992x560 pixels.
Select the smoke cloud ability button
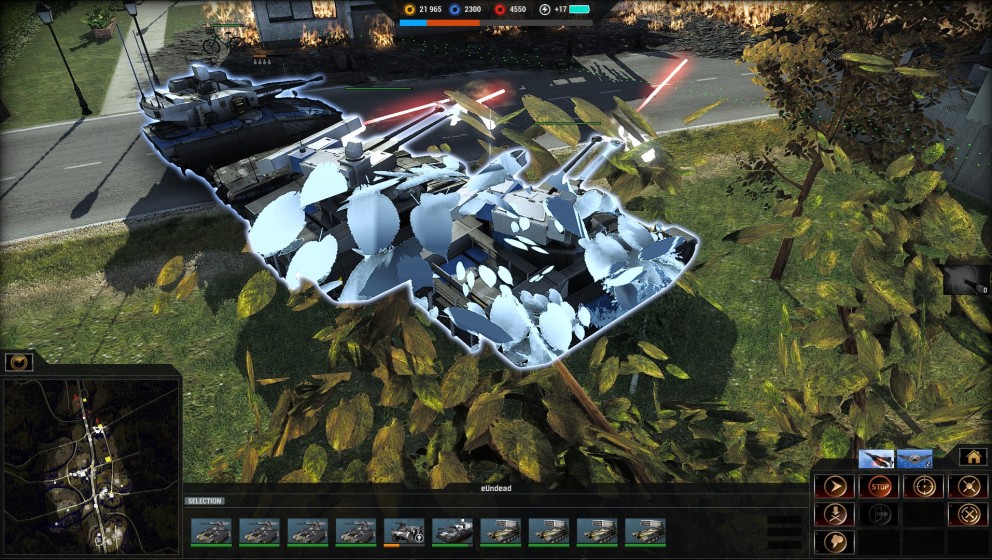835,541
